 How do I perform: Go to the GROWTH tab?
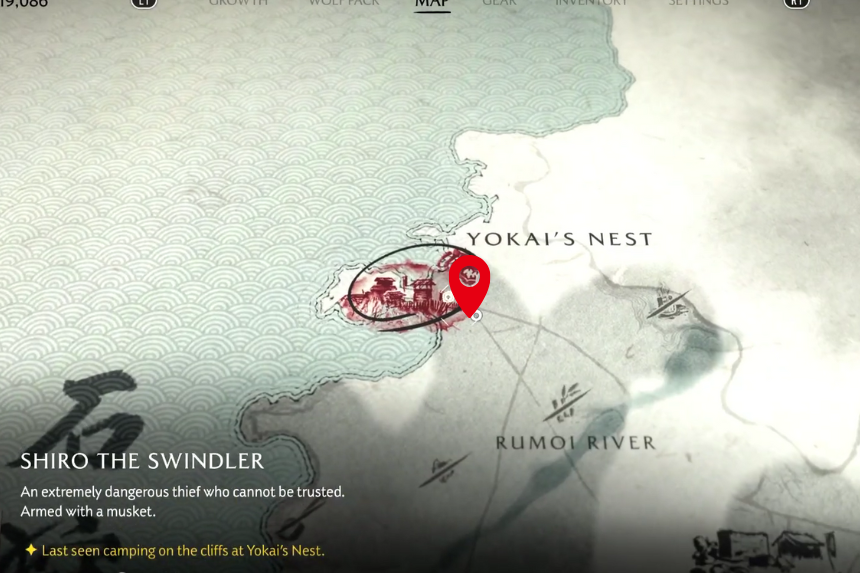click(238, 4)
